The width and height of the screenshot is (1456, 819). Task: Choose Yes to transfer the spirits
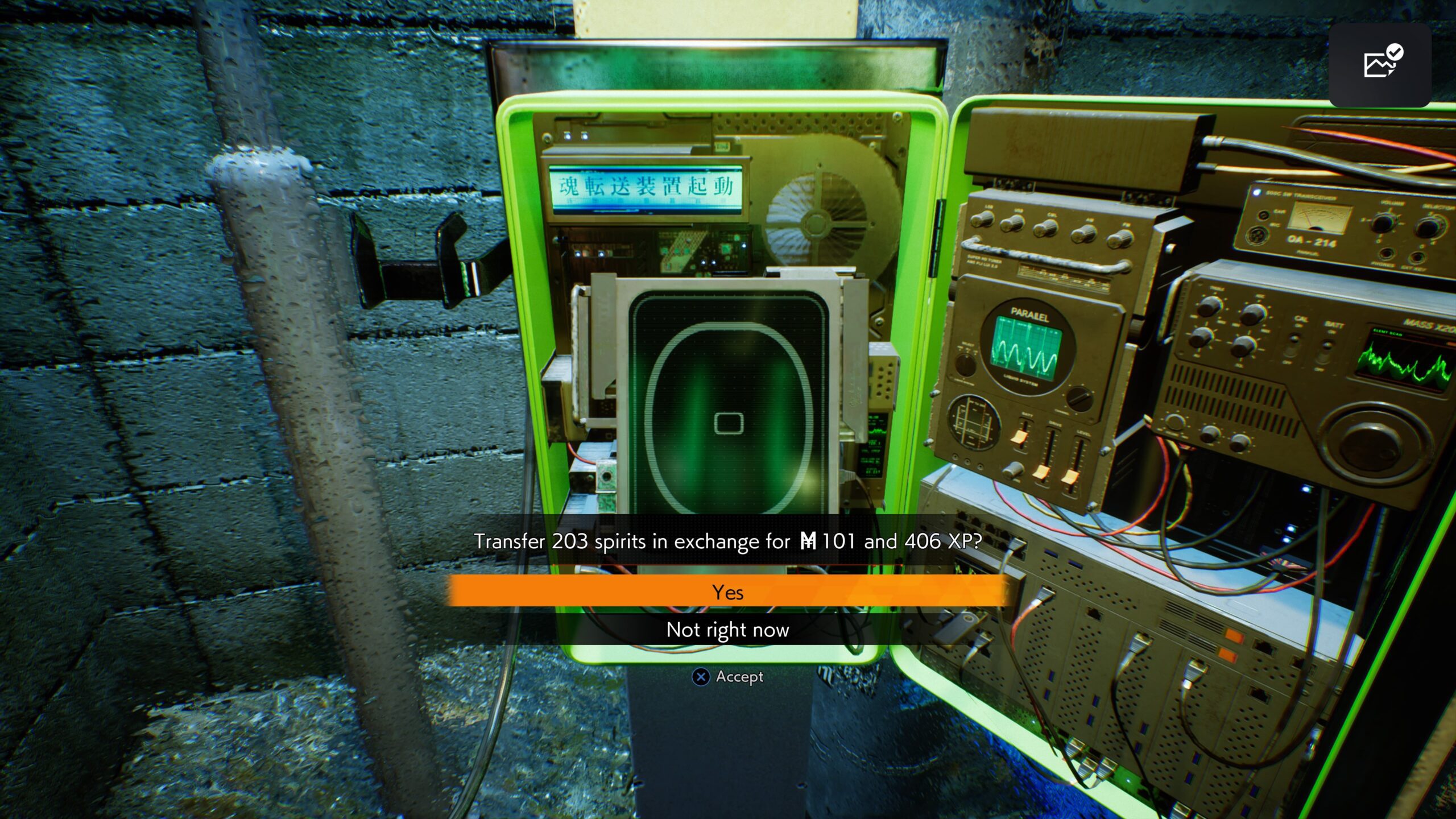727,592
